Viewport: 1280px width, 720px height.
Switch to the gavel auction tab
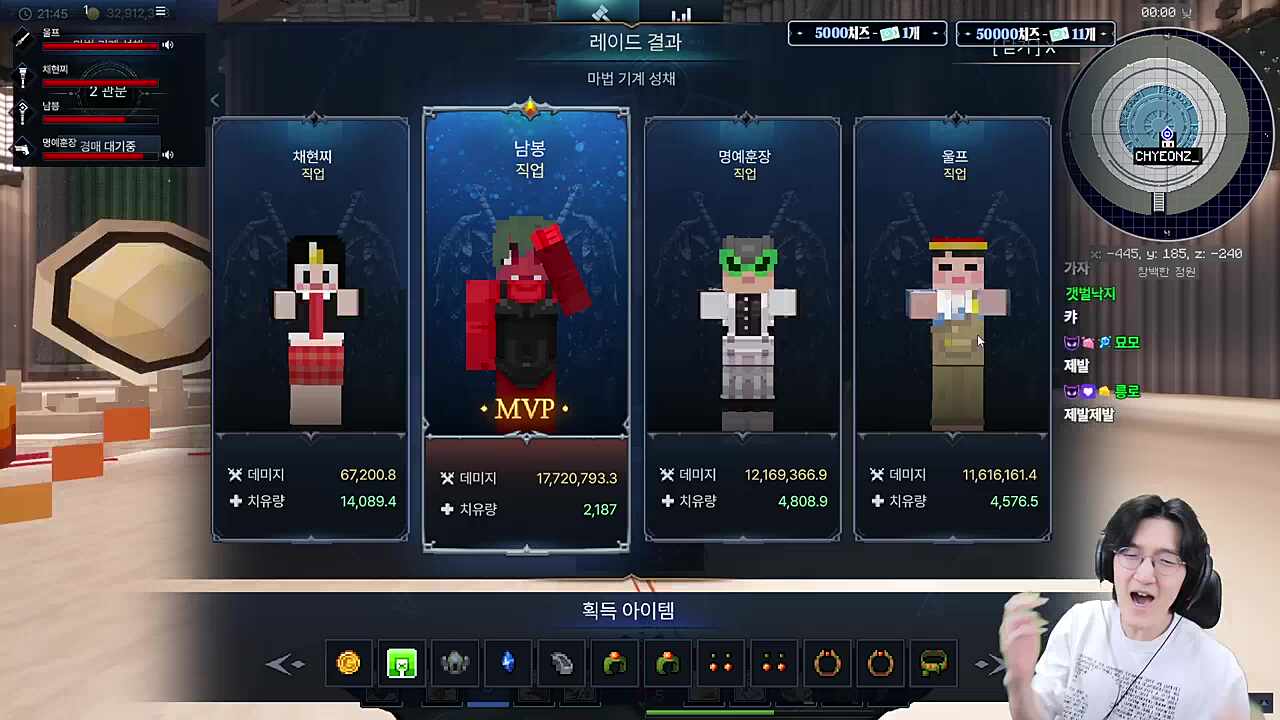(600, 14)
